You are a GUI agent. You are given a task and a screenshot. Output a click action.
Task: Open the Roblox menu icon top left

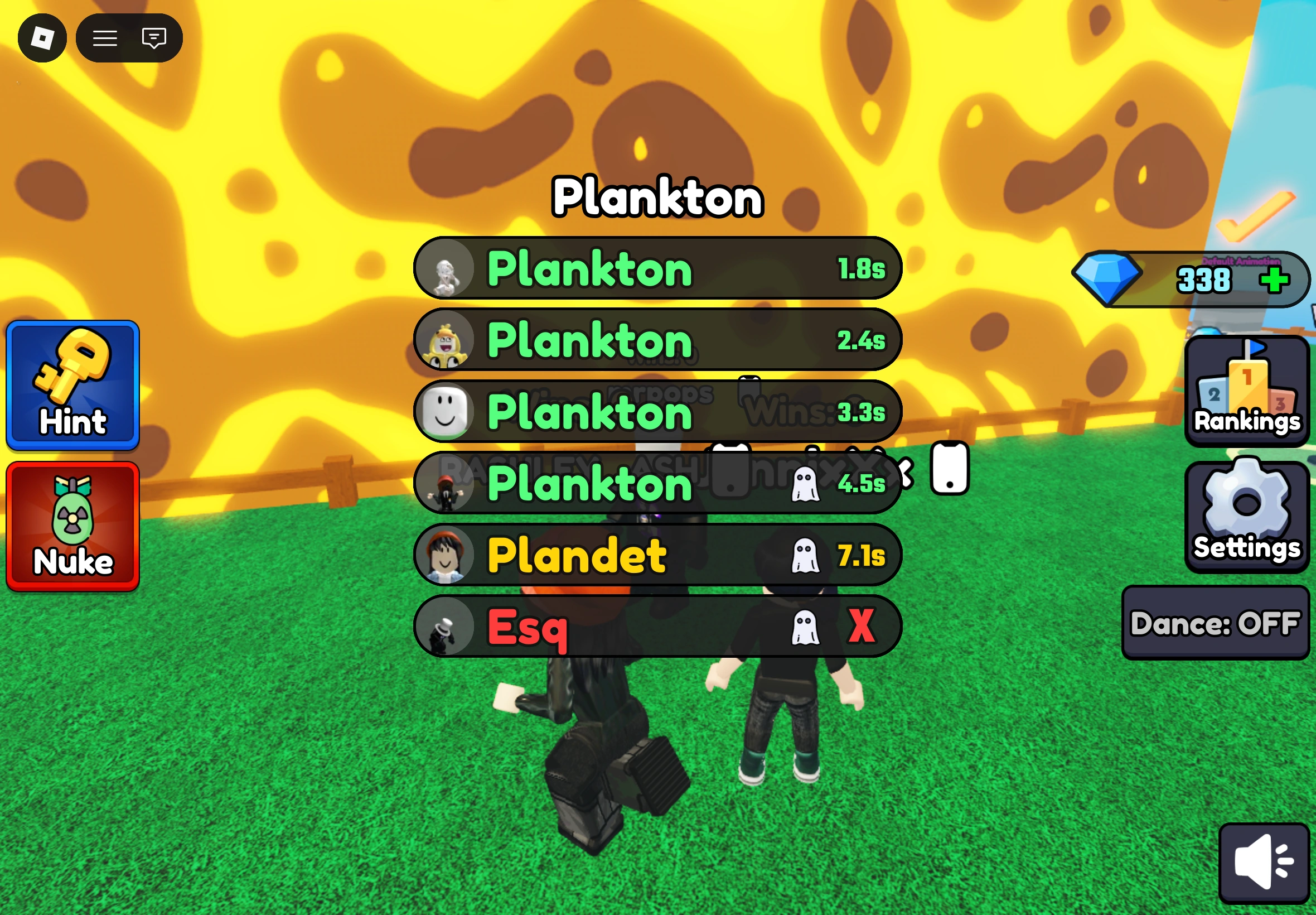click(42, 38)
